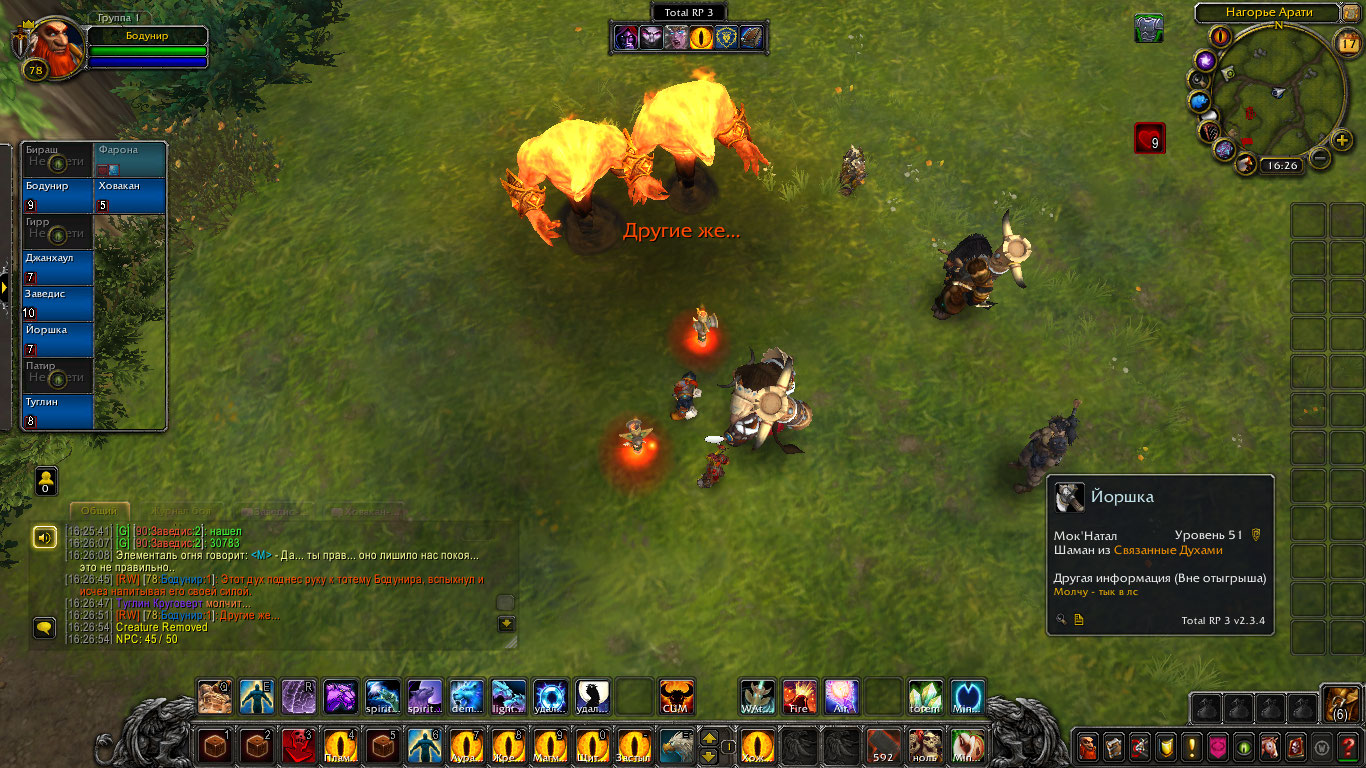The height and width of the screenshot is (768, 1366).
Task: Open the main backpack
Action: (1339, 704)
